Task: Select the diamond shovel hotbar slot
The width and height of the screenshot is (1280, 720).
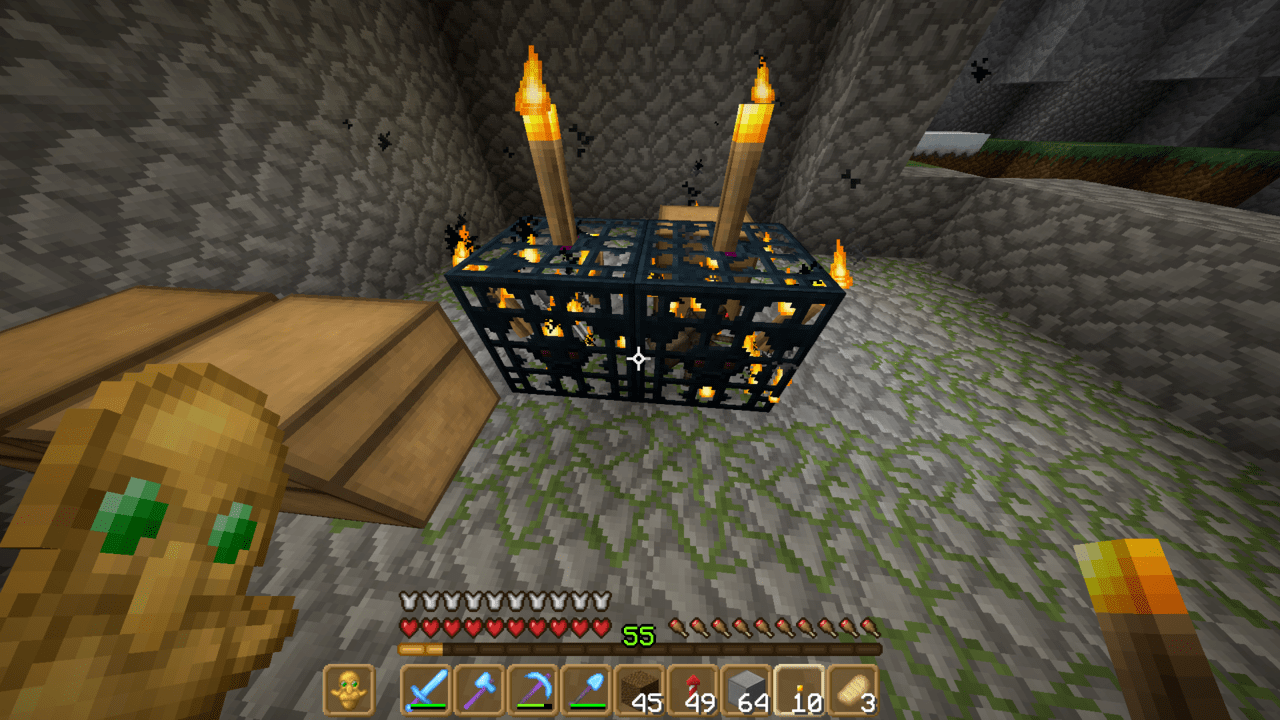Action: pos(586,689)
